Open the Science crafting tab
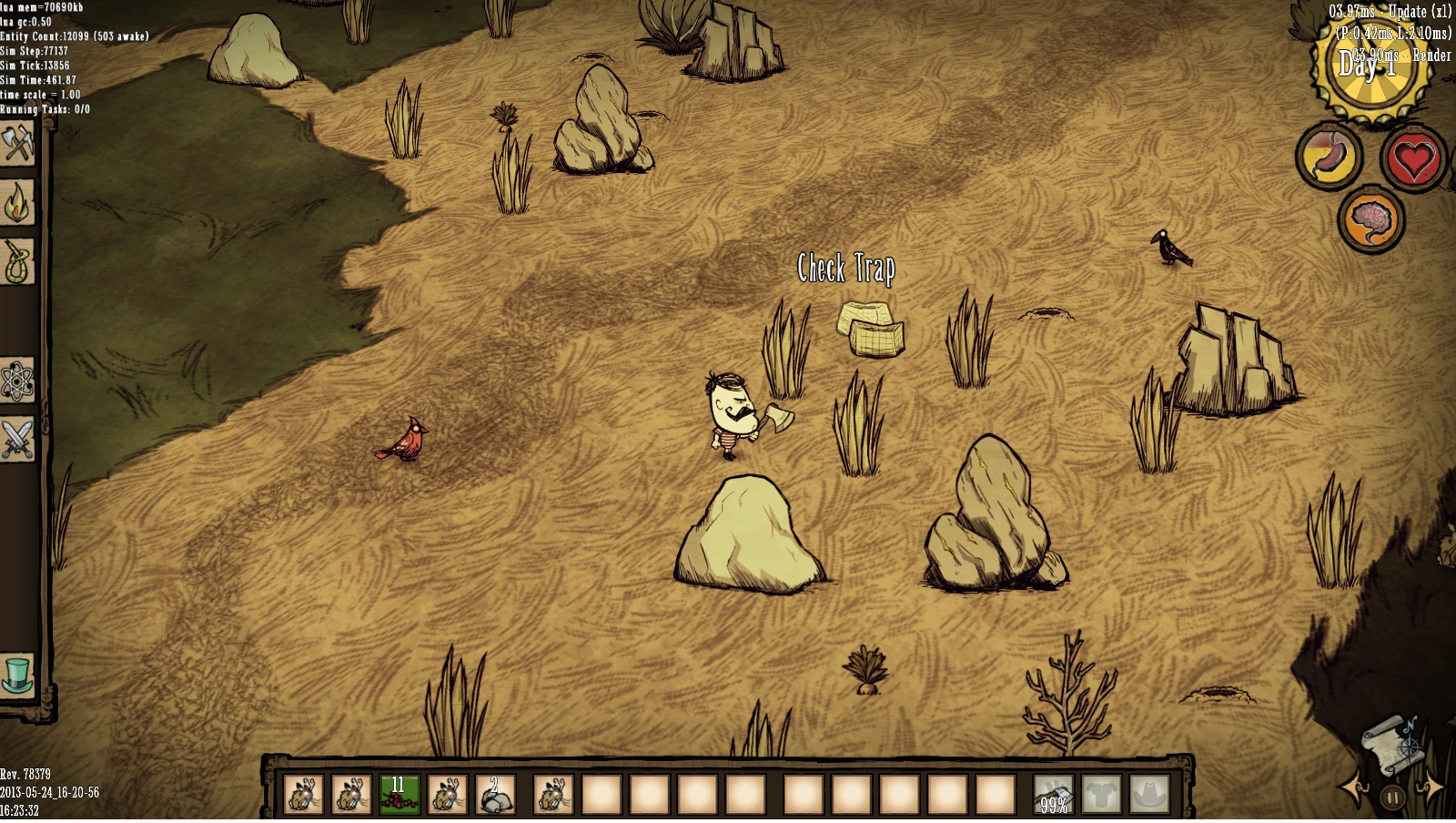 [x=16, y=381]
